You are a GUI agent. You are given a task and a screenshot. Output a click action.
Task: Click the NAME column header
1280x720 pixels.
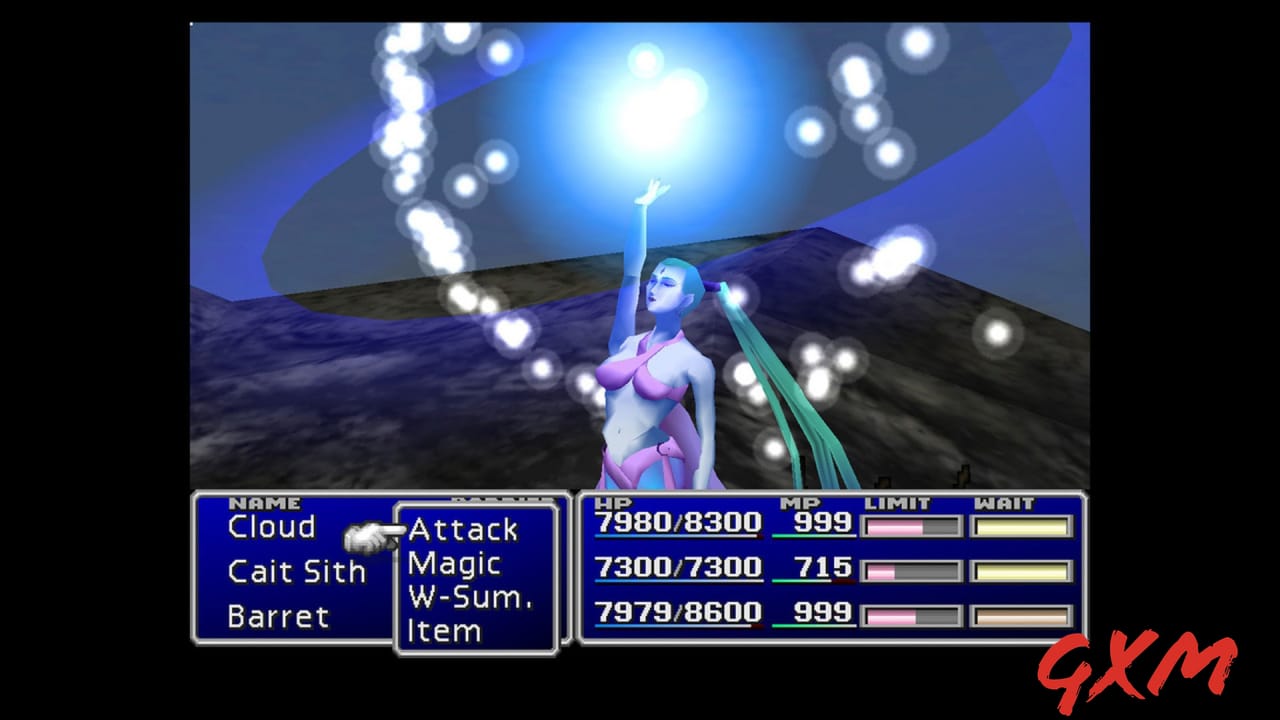click(x=264, y=501)
